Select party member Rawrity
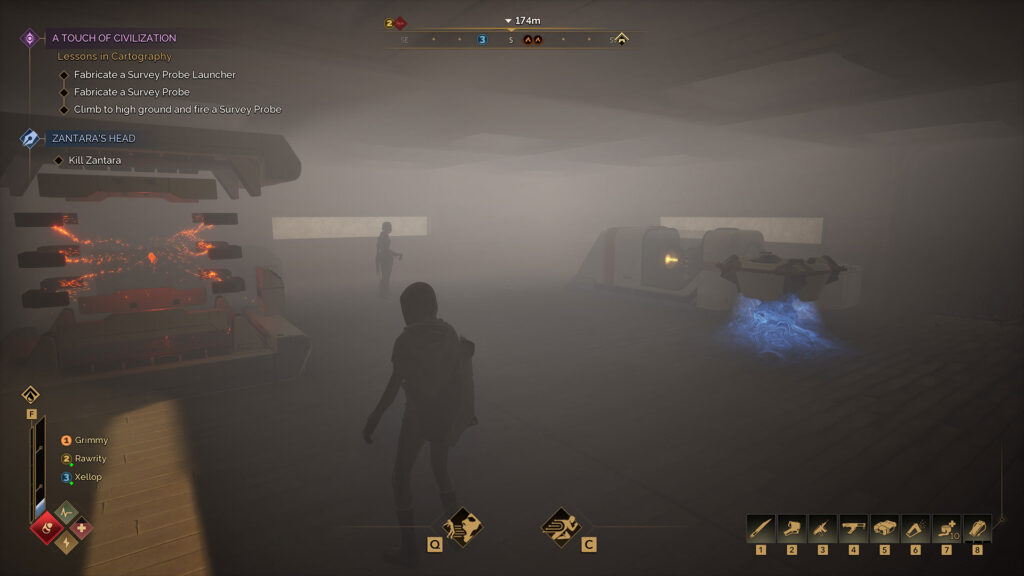 coord(90,459)
